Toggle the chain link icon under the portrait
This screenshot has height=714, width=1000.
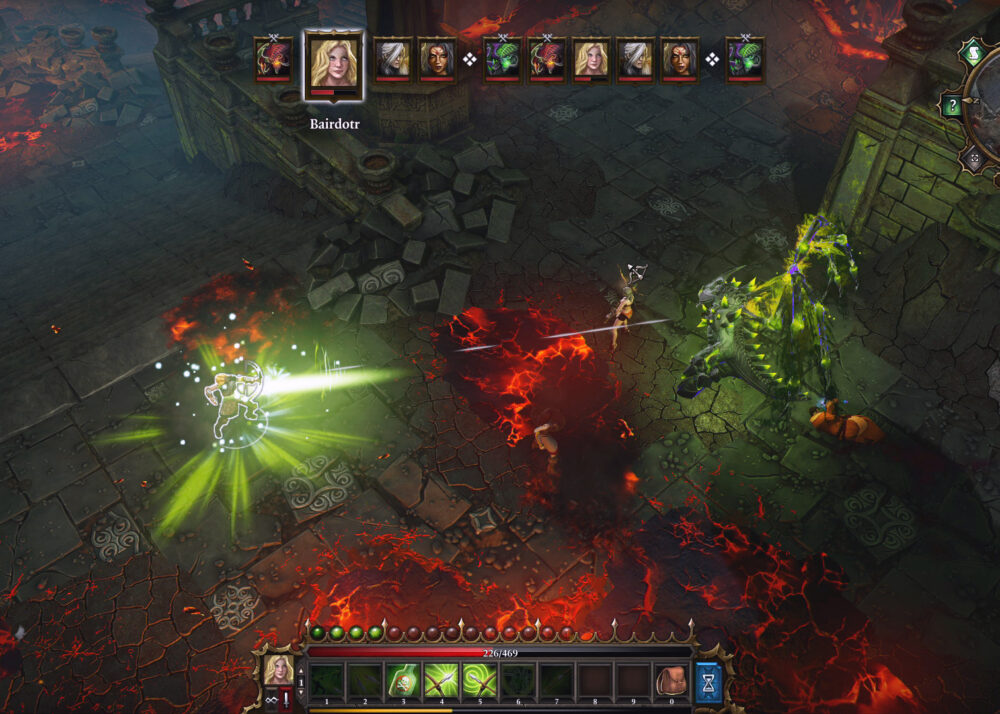coord(271,699)
